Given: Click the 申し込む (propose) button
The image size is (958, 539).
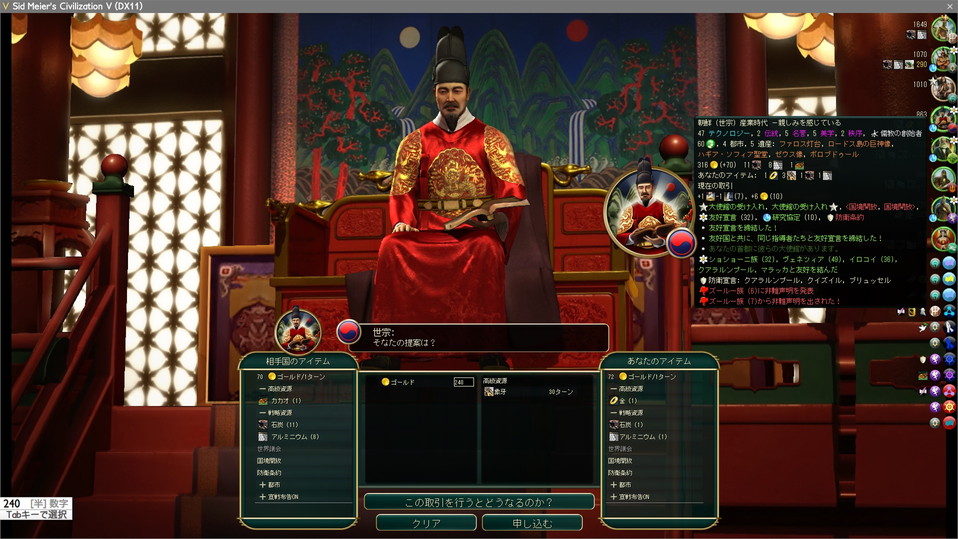Looking at the screenshot, I should point(531,523).
